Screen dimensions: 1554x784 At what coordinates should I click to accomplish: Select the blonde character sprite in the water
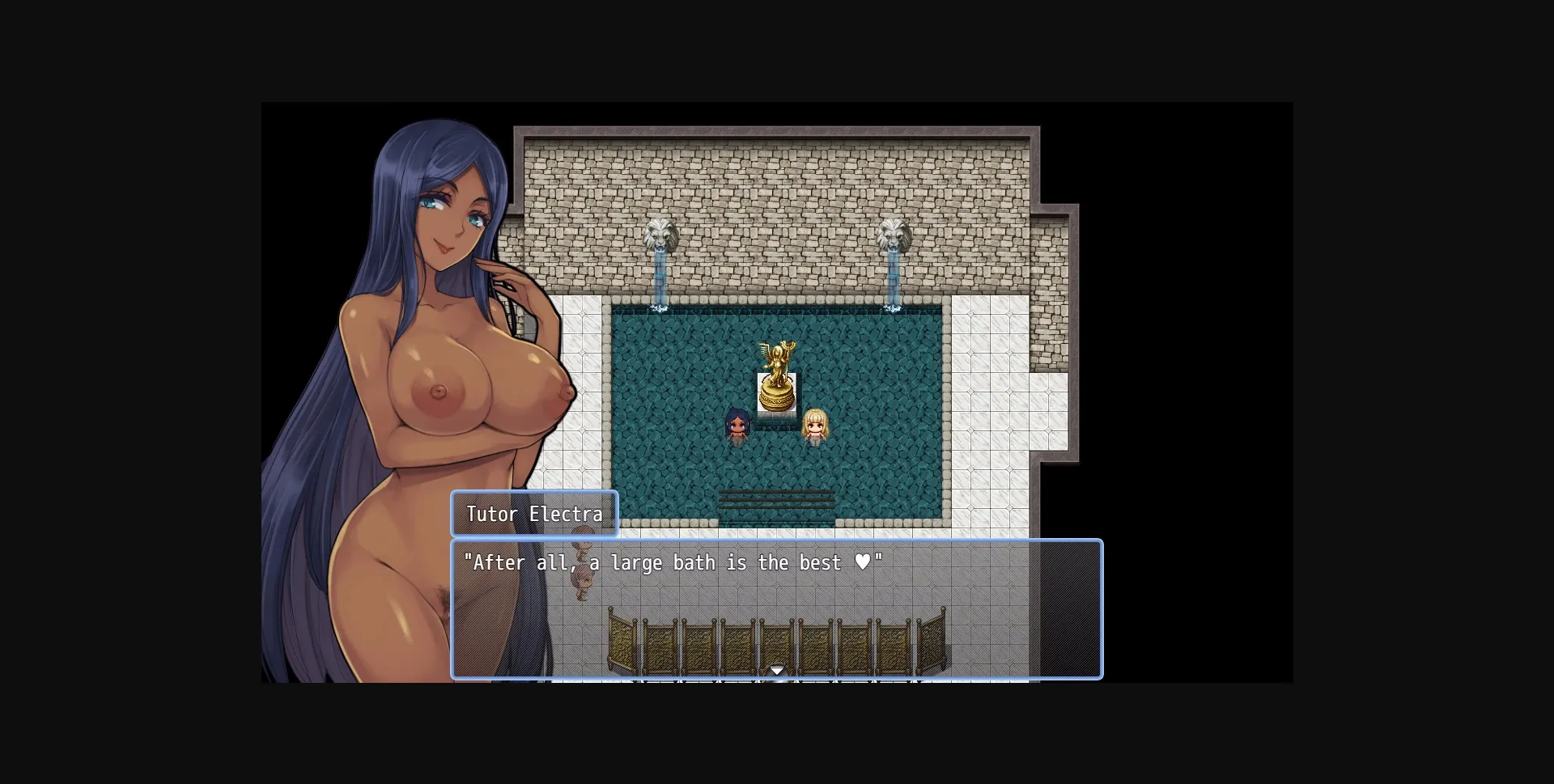815,427
